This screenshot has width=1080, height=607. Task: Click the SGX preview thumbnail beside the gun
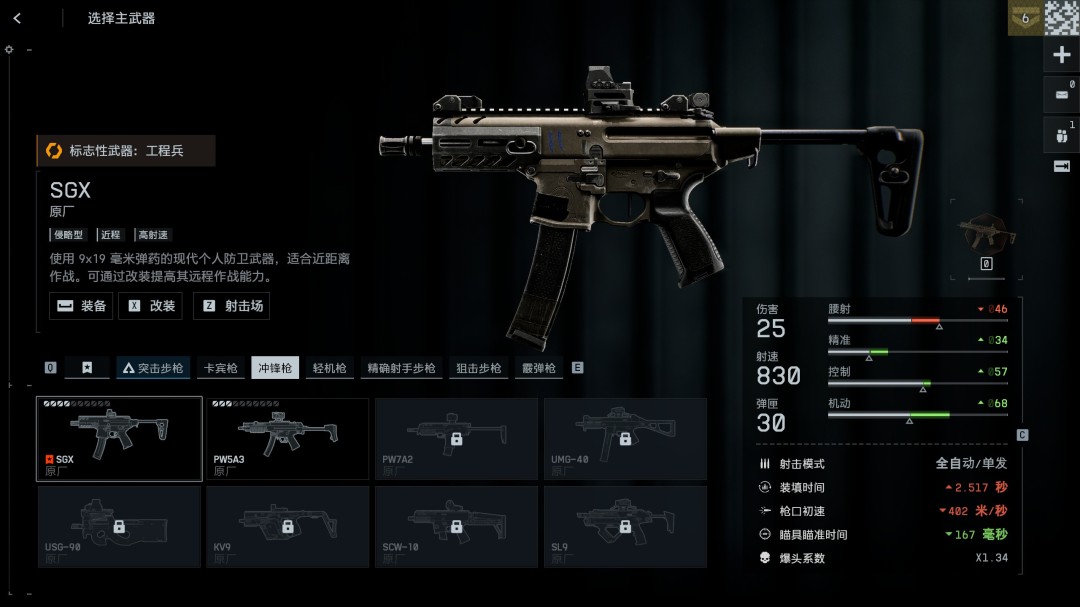tap(986, 234)
